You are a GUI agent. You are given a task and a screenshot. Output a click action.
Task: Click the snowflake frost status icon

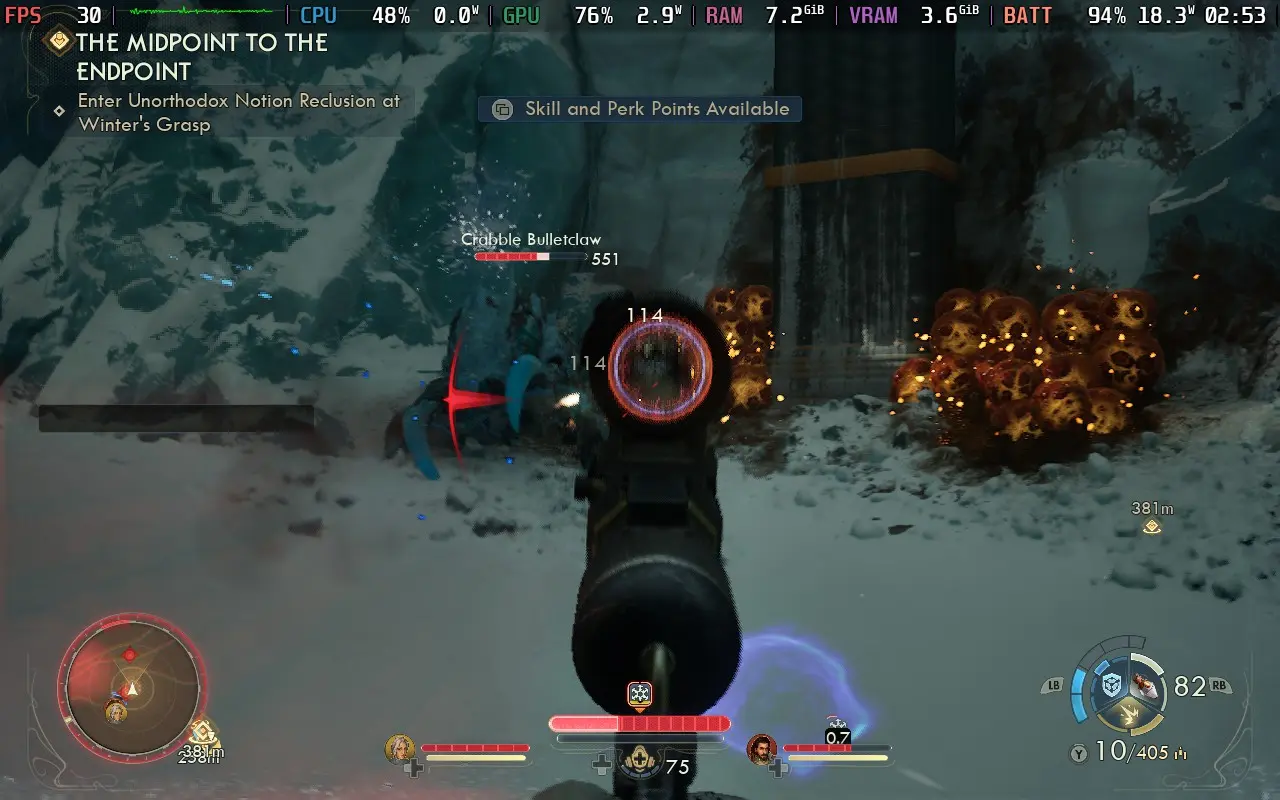tap(640, 693)
